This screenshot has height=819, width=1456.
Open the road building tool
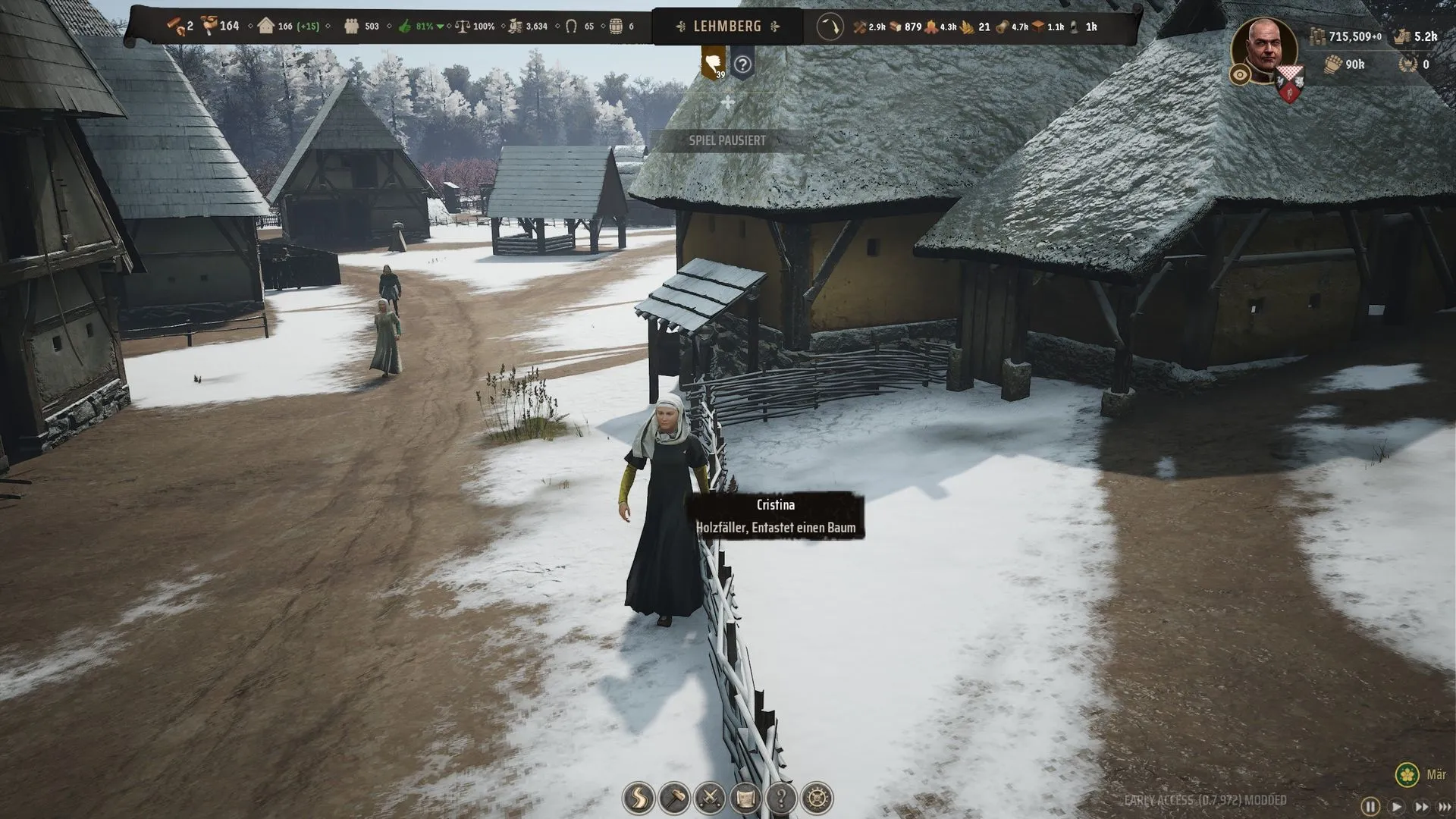(639, 798)
